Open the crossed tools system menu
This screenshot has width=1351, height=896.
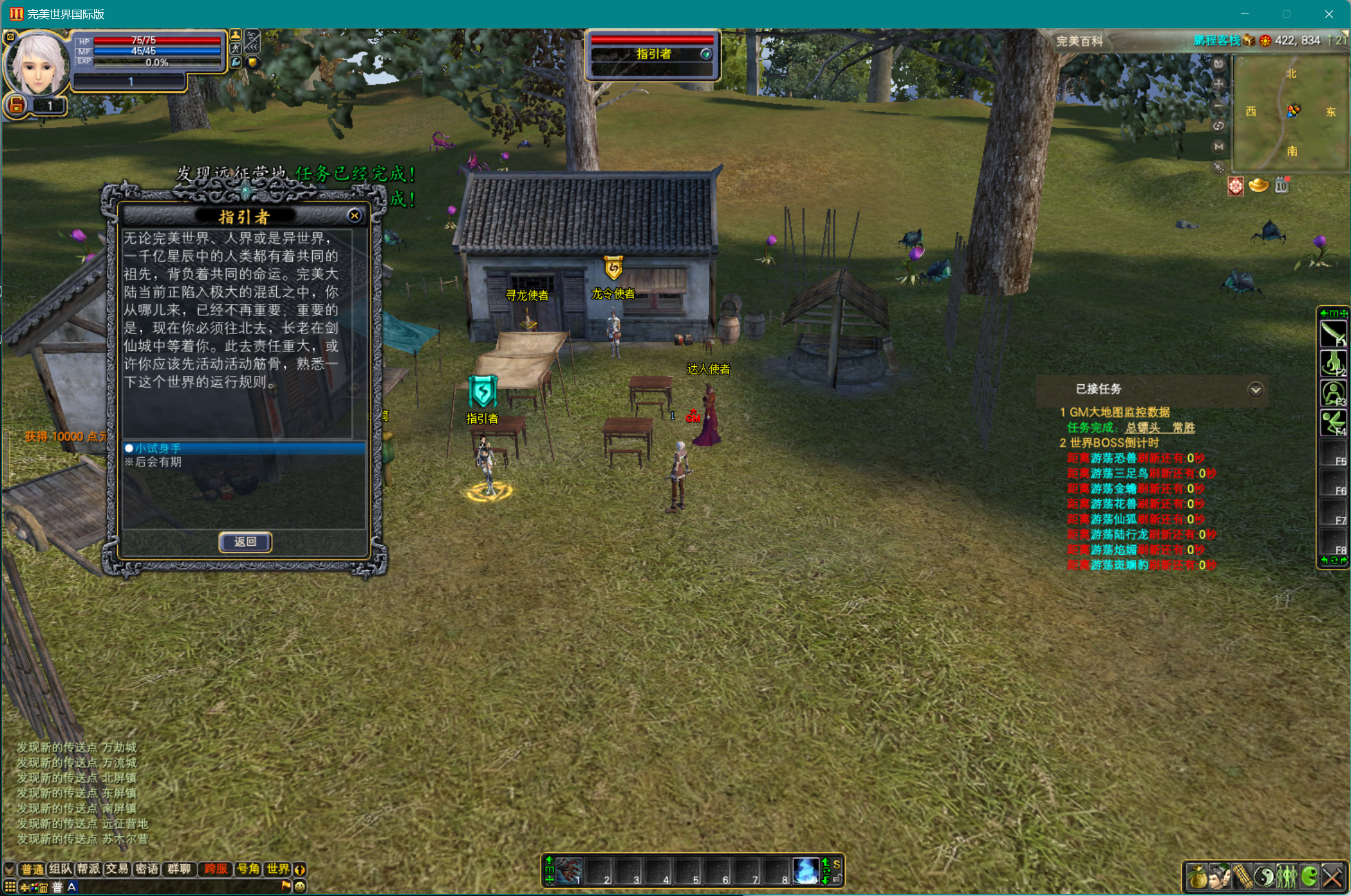(x=1332, y=877)
